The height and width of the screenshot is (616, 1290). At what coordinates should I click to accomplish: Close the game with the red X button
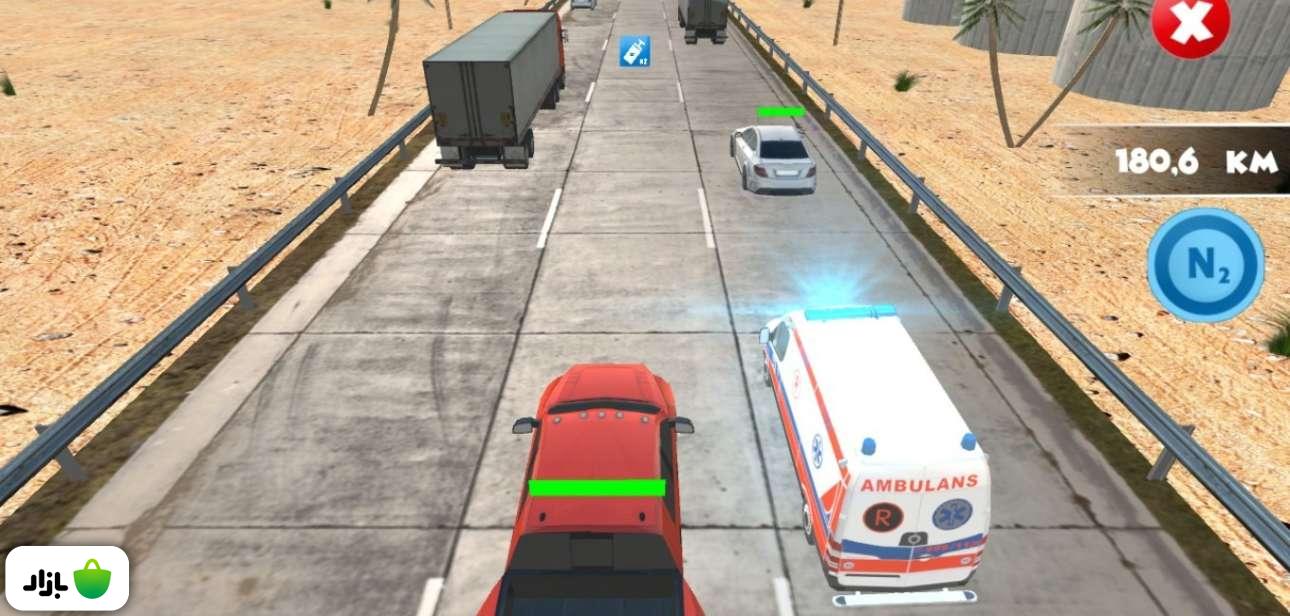point(1190,24)
